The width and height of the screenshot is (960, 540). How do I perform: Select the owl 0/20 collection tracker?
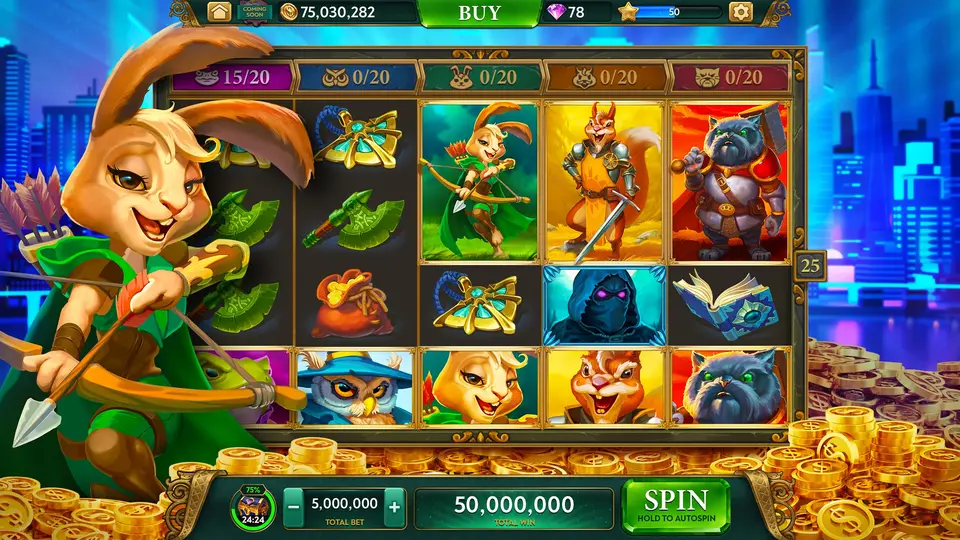357,77
